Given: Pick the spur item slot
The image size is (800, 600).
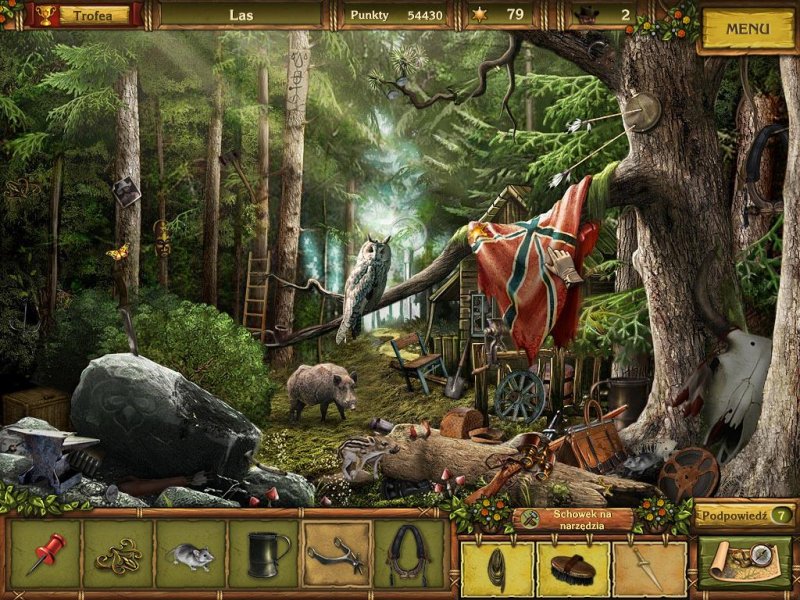Looking at the screenshot, I should point(336,553).
